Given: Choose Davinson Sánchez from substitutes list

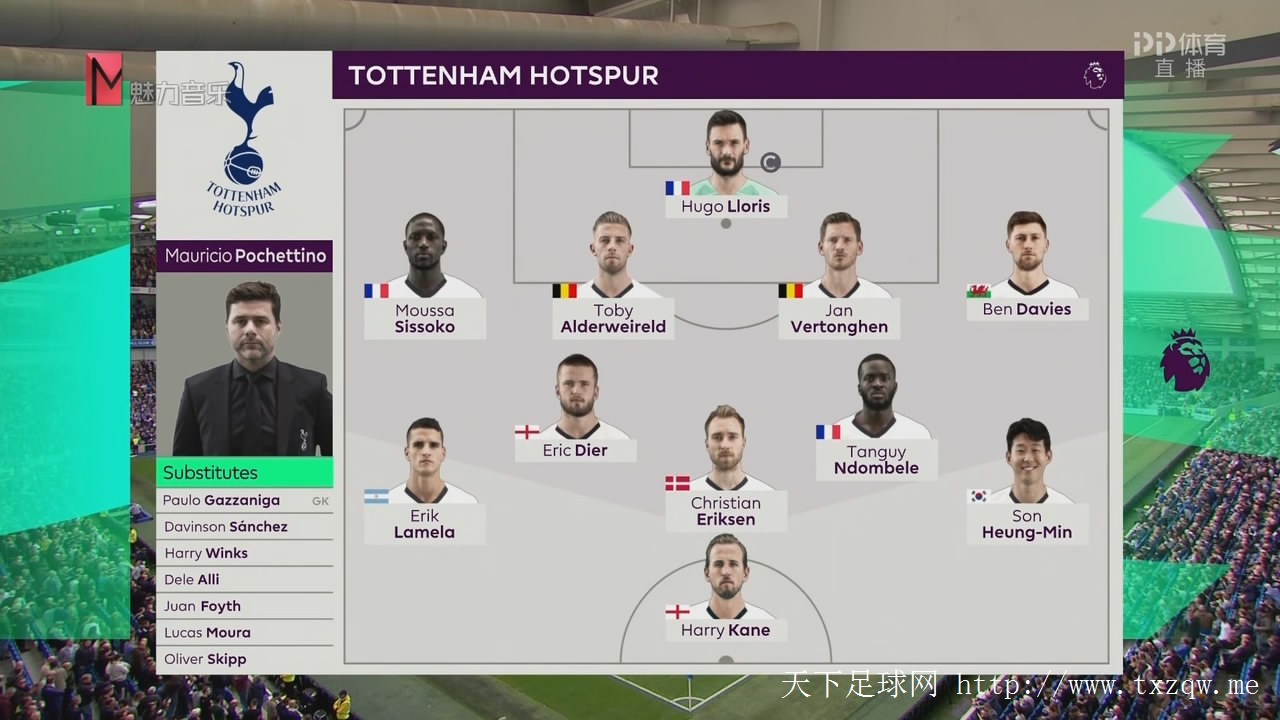Looking at the screenshot, I should coord(244,527).
